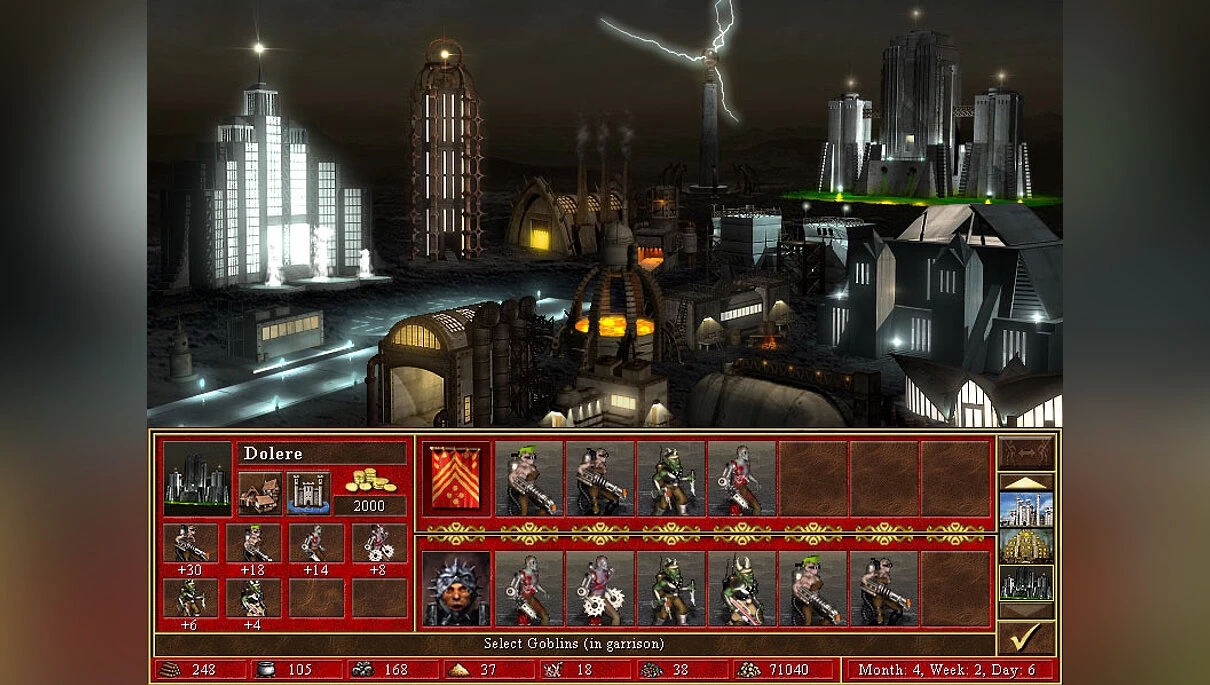This screenshot has height=685, width=1210.
Task: Open the town hall building icon
Action: [261, 491]
